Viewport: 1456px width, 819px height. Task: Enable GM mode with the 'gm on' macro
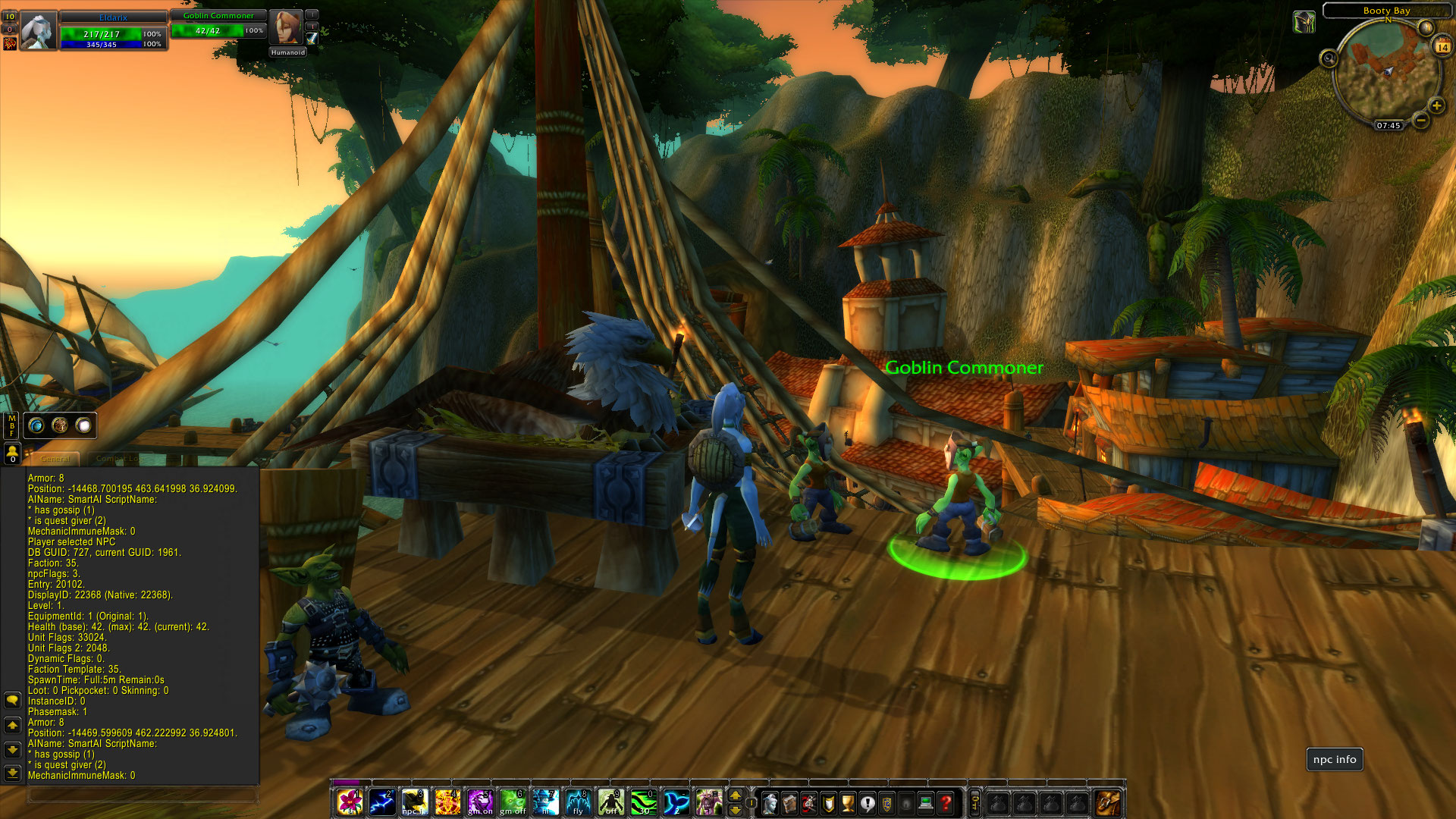480,800
